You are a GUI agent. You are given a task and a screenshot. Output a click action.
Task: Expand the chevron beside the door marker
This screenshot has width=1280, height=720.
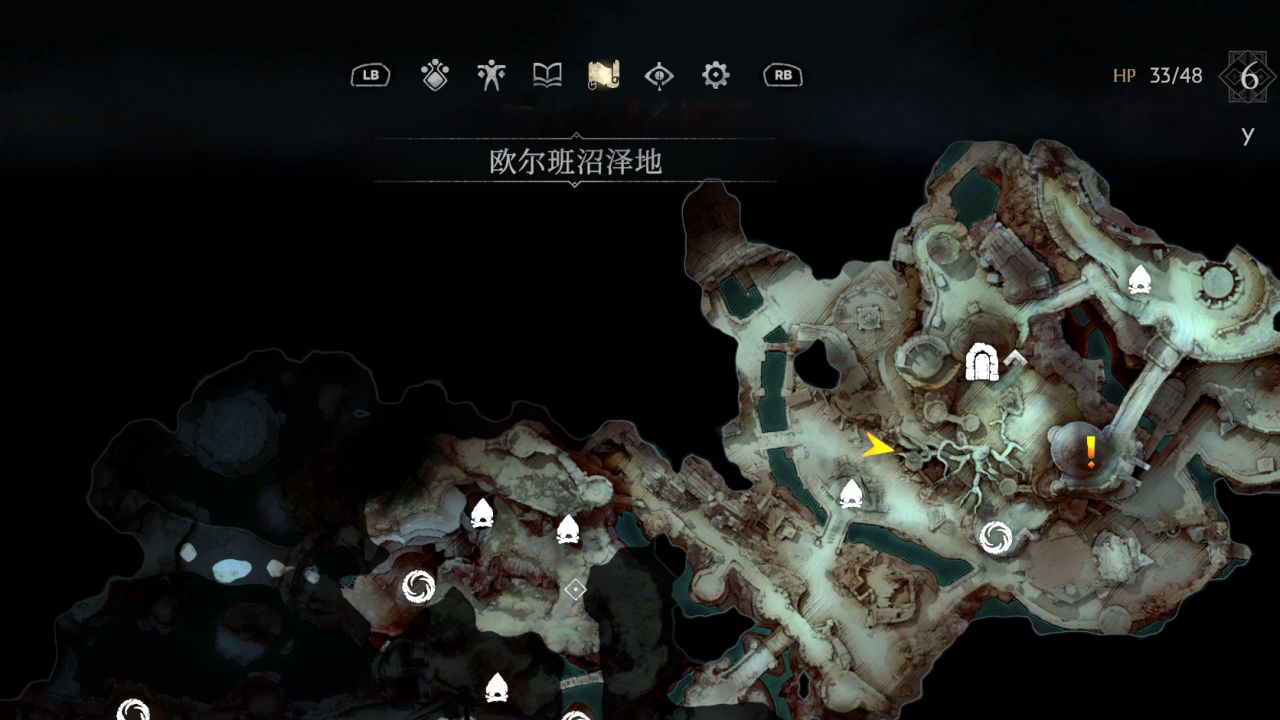pyautogui.click(x=1013, y=358)
